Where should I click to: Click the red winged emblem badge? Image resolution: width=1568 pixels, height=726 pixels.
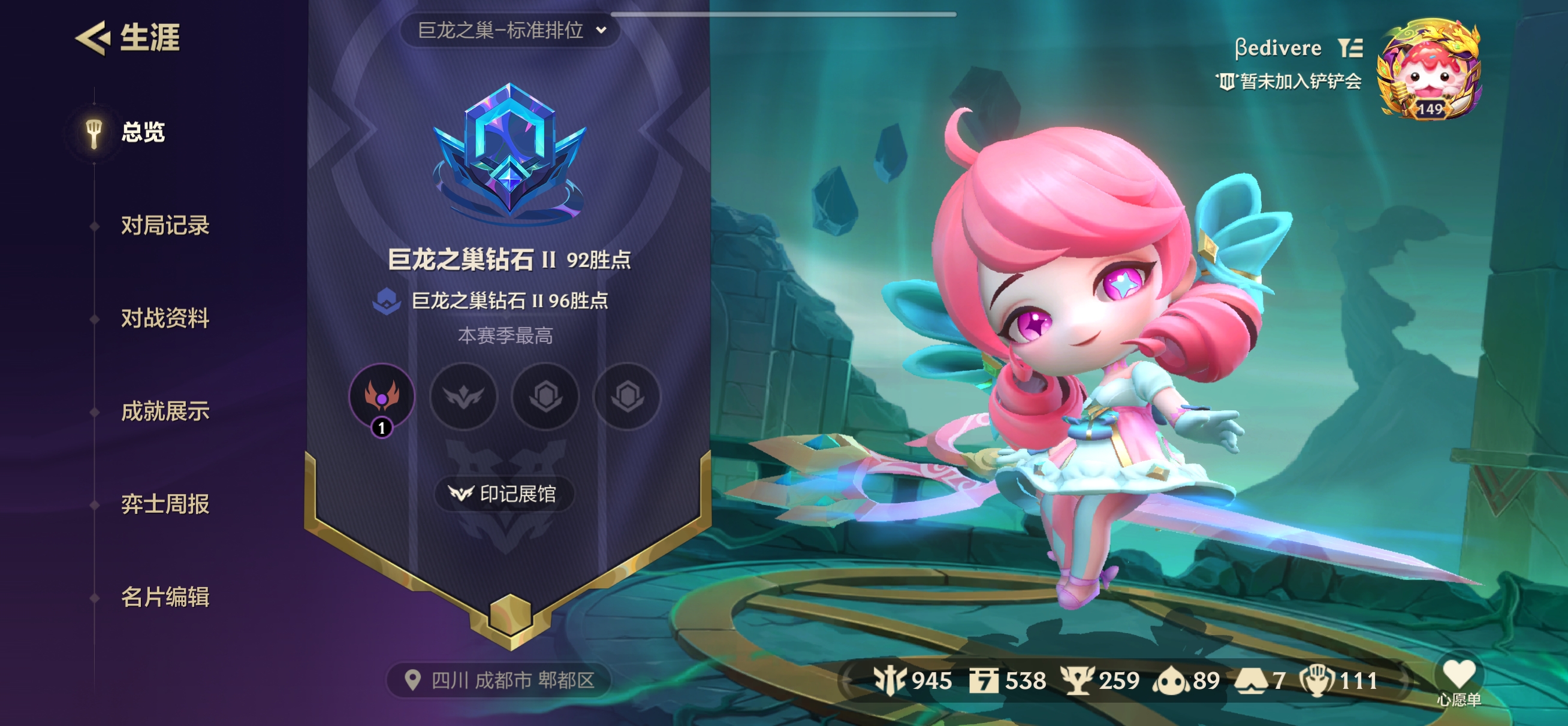click(382, 396)
